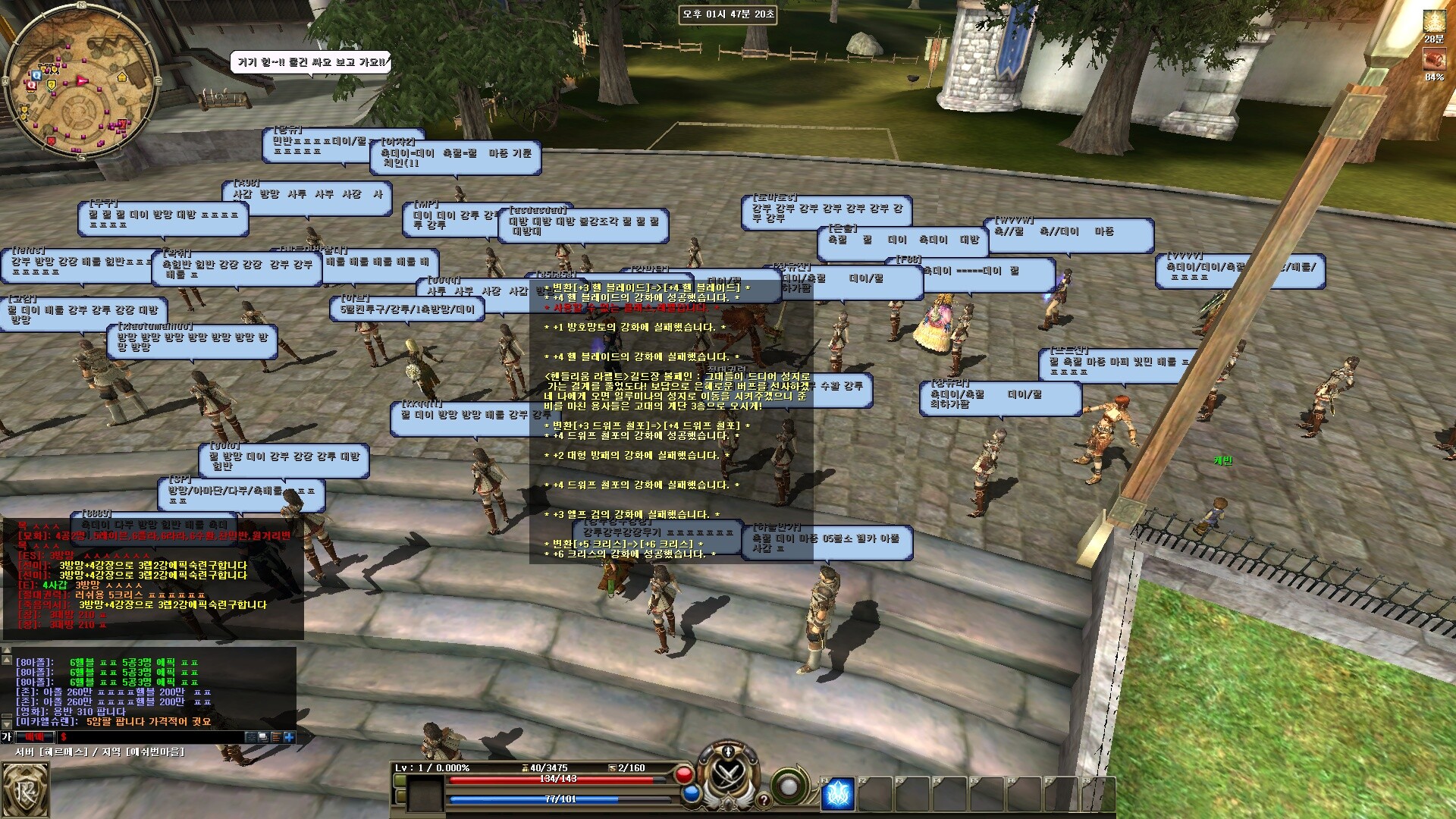Viewport: 1456px width, 819px height.
Task: Activate the F1 blue flame skill slot
Action: click(x=838, y=795)
